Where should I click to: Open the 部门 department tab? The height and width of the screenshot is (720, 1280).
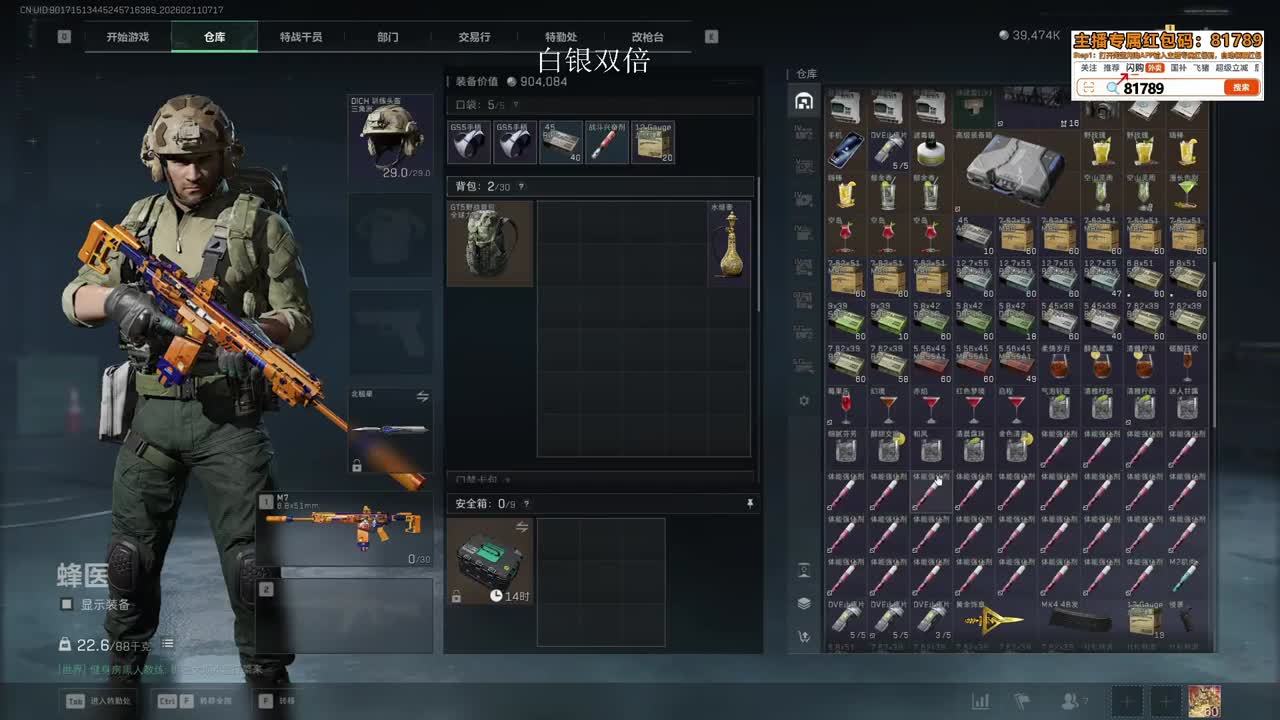click(x=388, y=37)
